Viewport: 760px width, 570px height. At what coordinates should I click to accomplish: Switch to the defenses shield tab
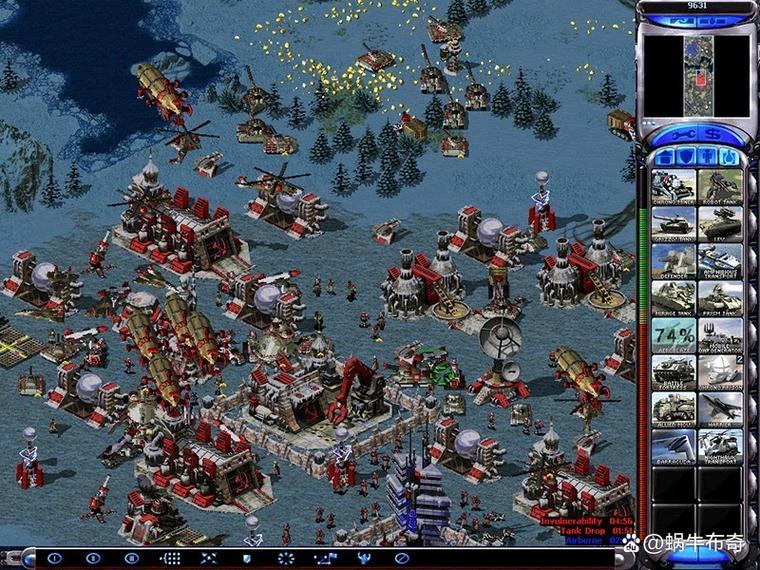click(x=686, y=157)
